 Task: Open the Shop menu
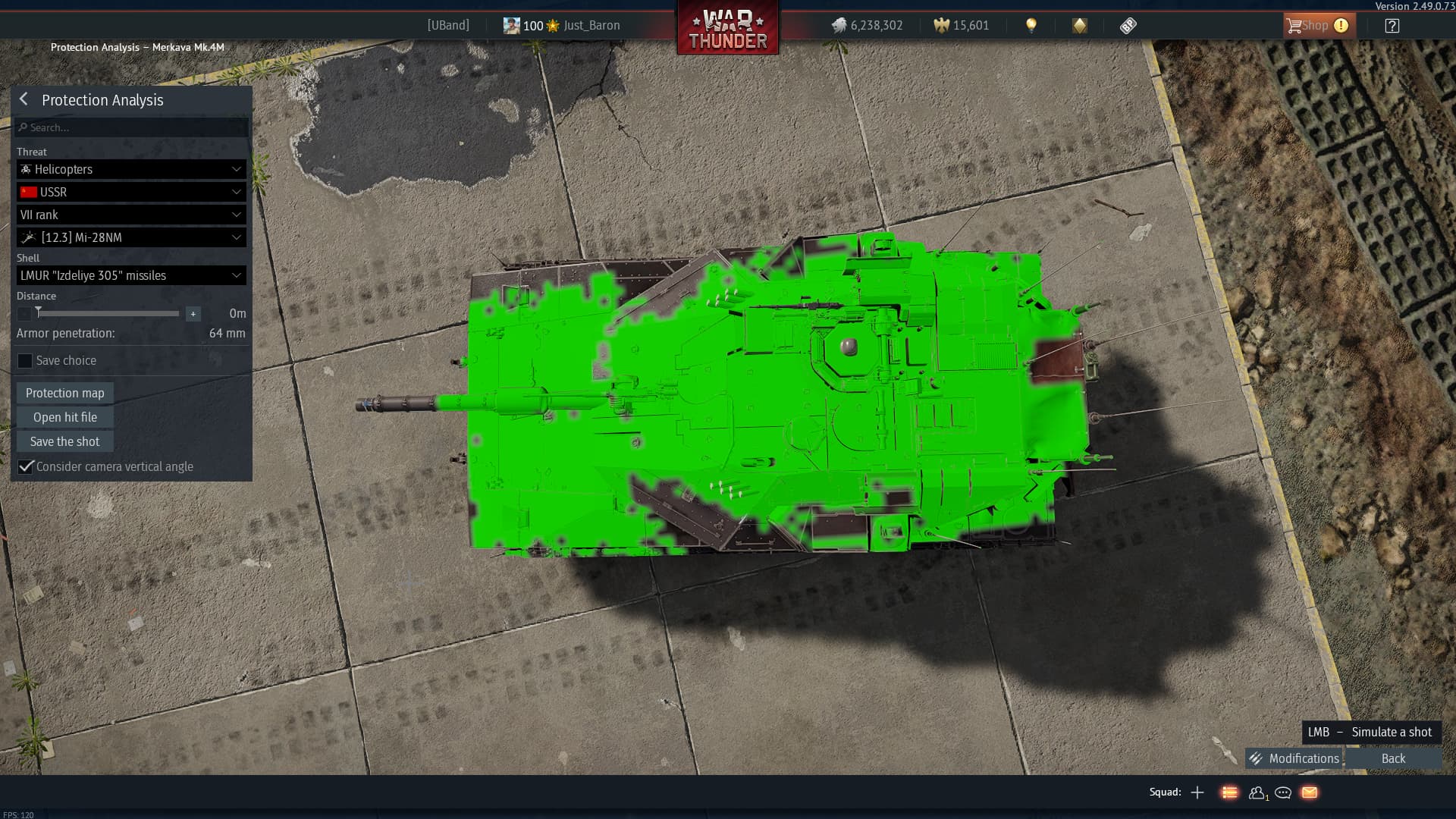pos(1317,25)
